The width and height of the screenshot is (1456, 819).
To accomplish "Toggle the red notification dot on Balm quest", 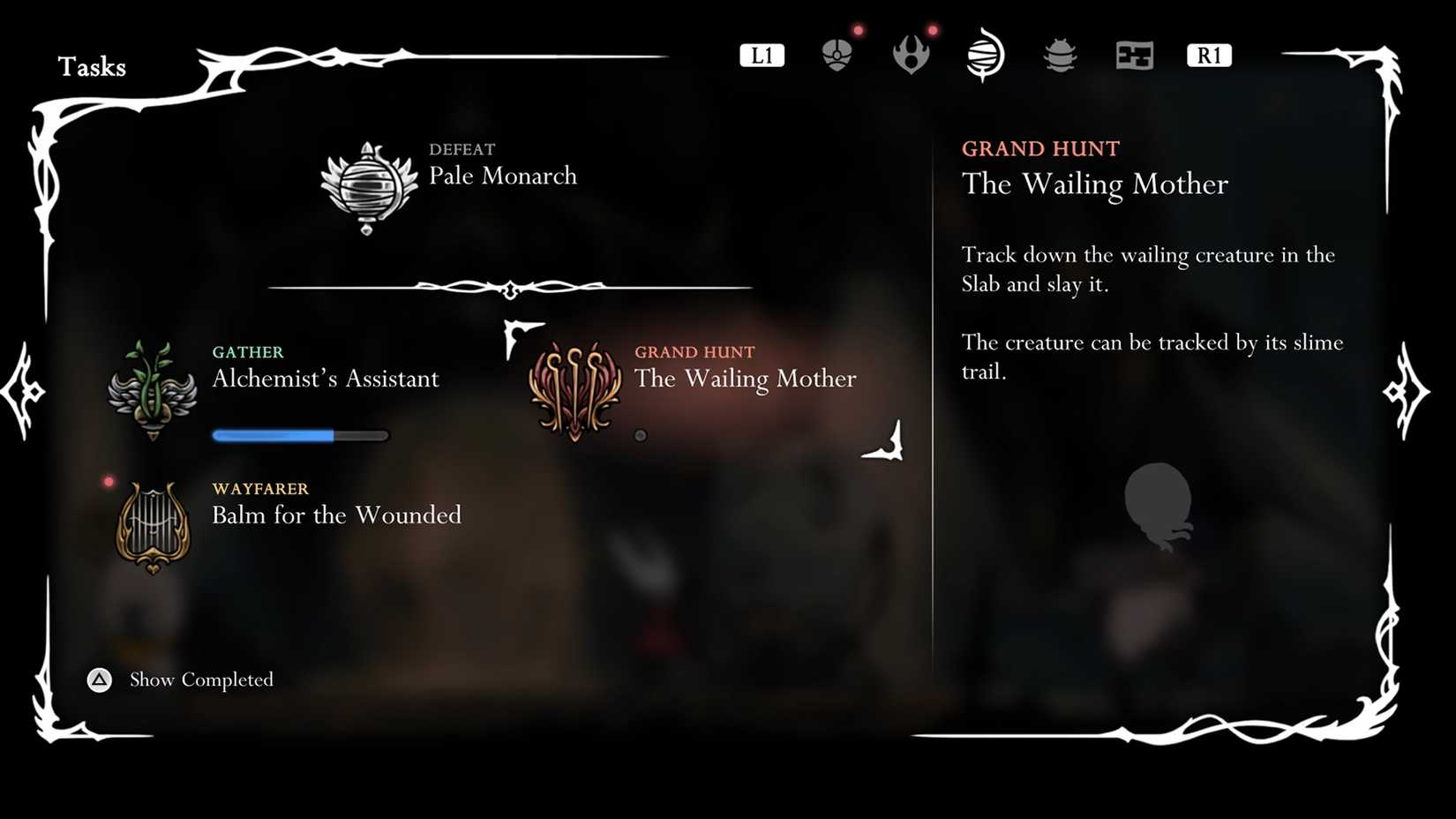I will pos(109,480).
